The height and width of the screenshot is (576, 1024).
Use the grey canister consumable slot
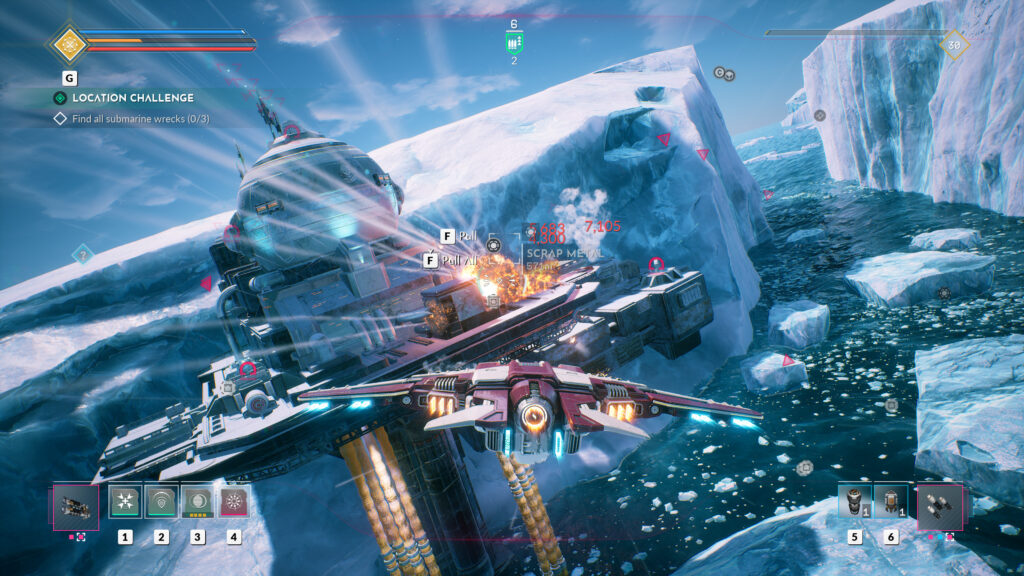click(853, 500)
